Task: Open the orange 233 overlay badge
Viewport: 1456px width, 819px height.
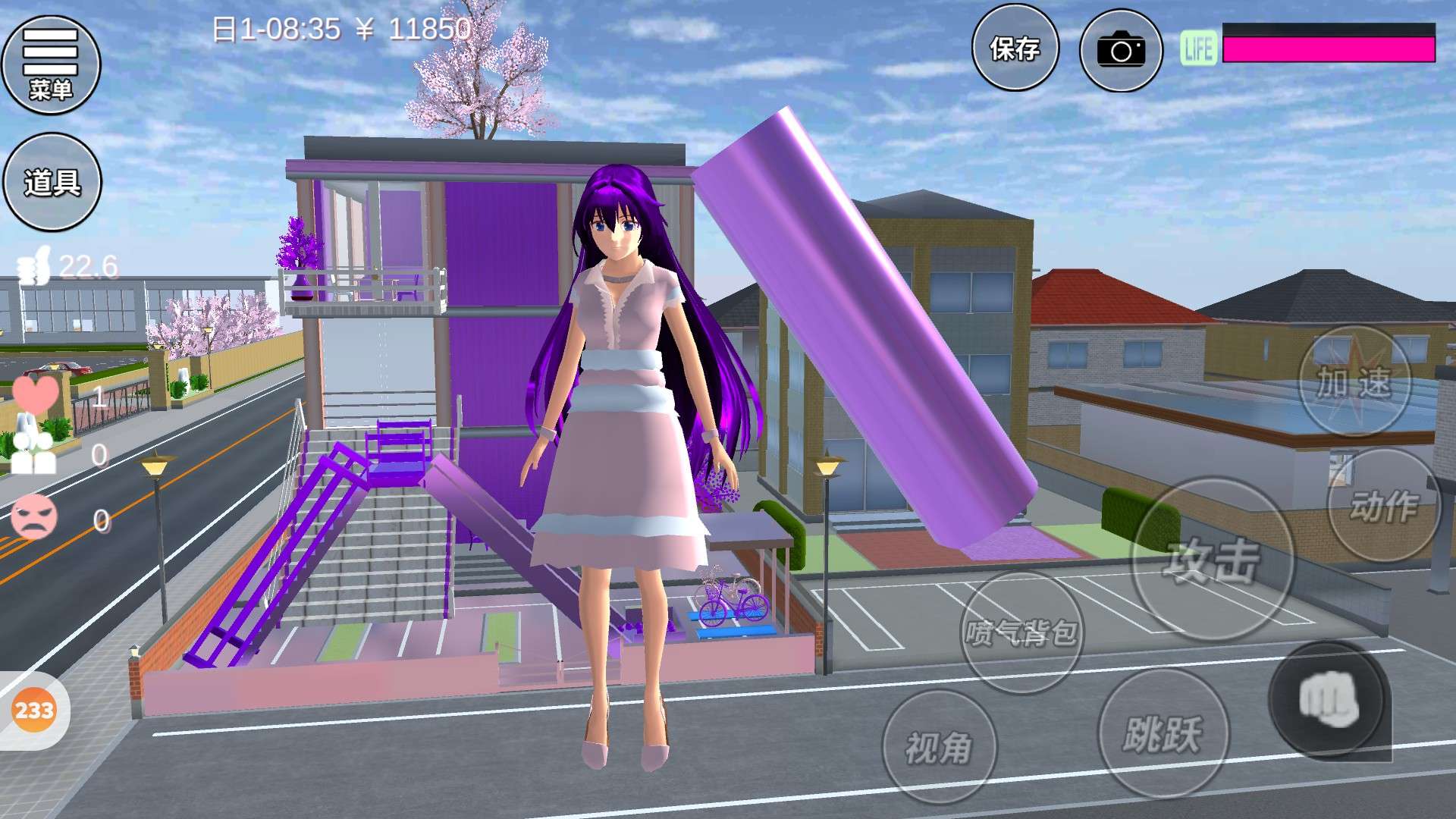Action: [x=34, y=711]
